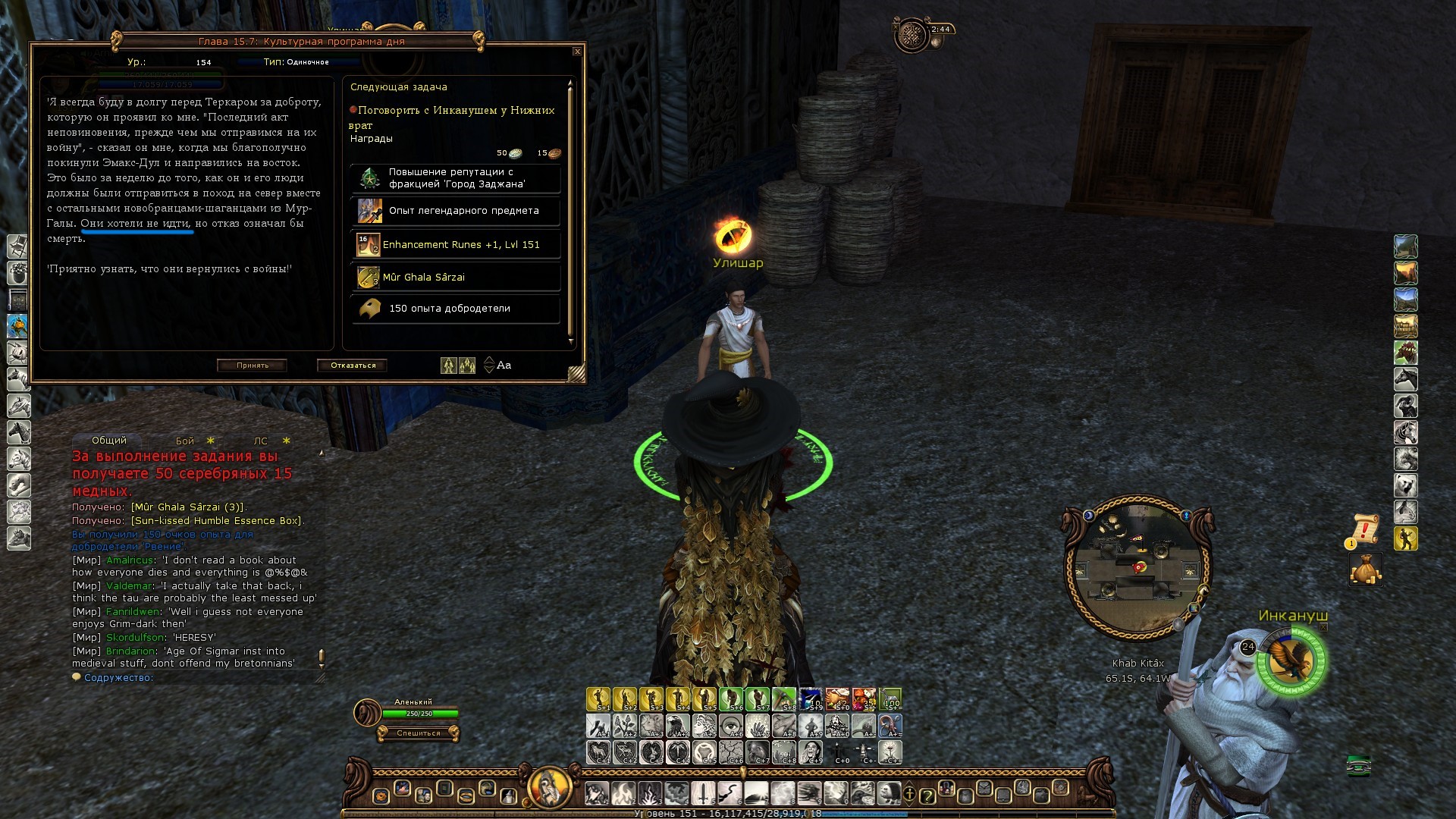Decline the quest via Отказаться button
The height and width of the screenshot is (819, 1456).
pos(353,366)
